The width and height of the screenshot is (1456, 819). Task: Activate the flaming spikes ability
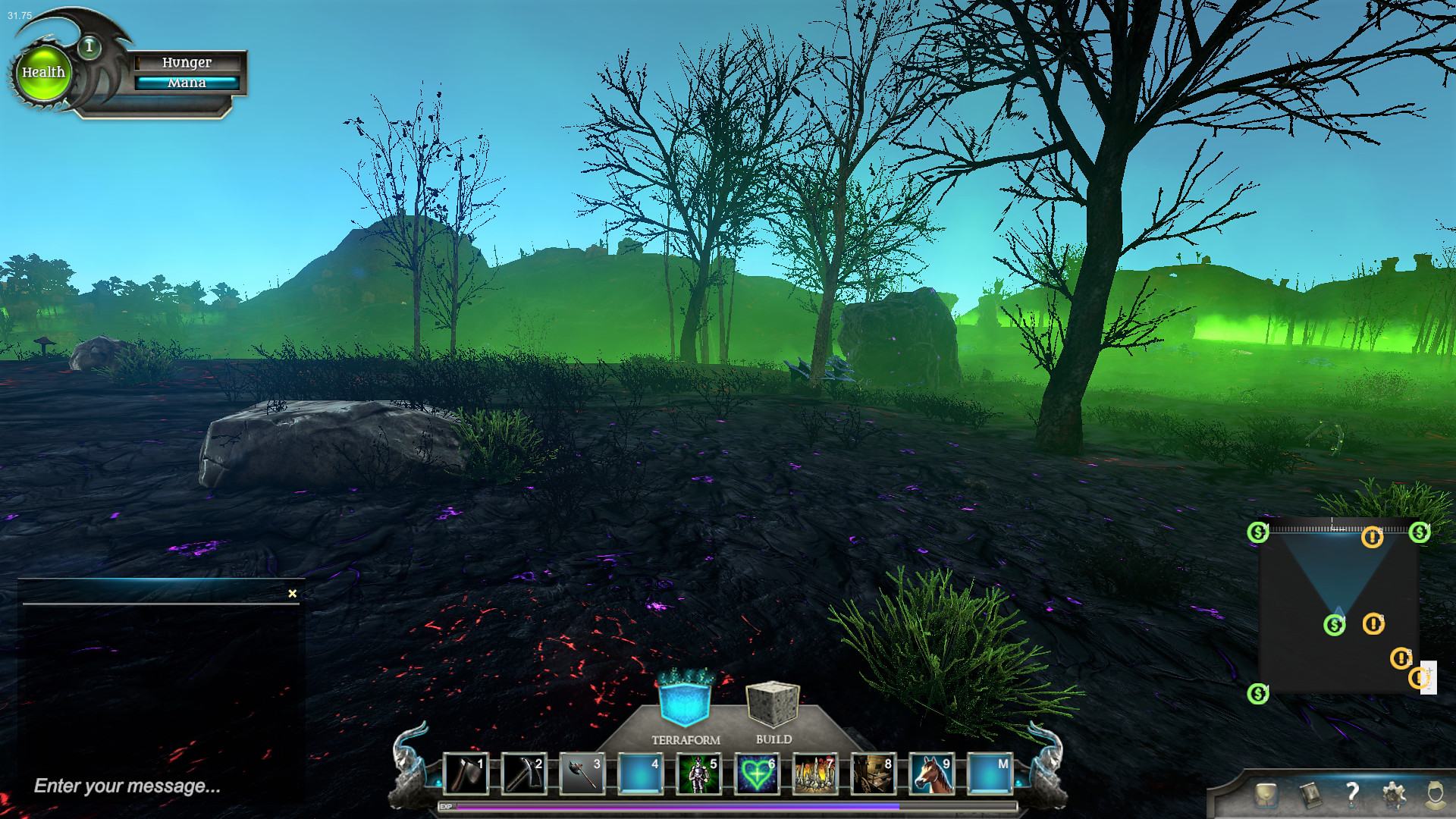coord(815,774)
